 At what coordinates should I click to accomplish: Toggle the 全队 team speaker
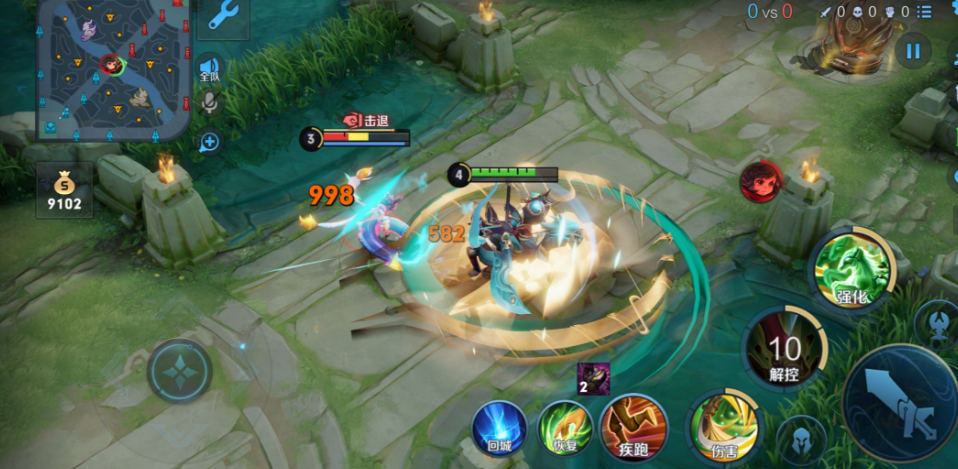[210, 67]
